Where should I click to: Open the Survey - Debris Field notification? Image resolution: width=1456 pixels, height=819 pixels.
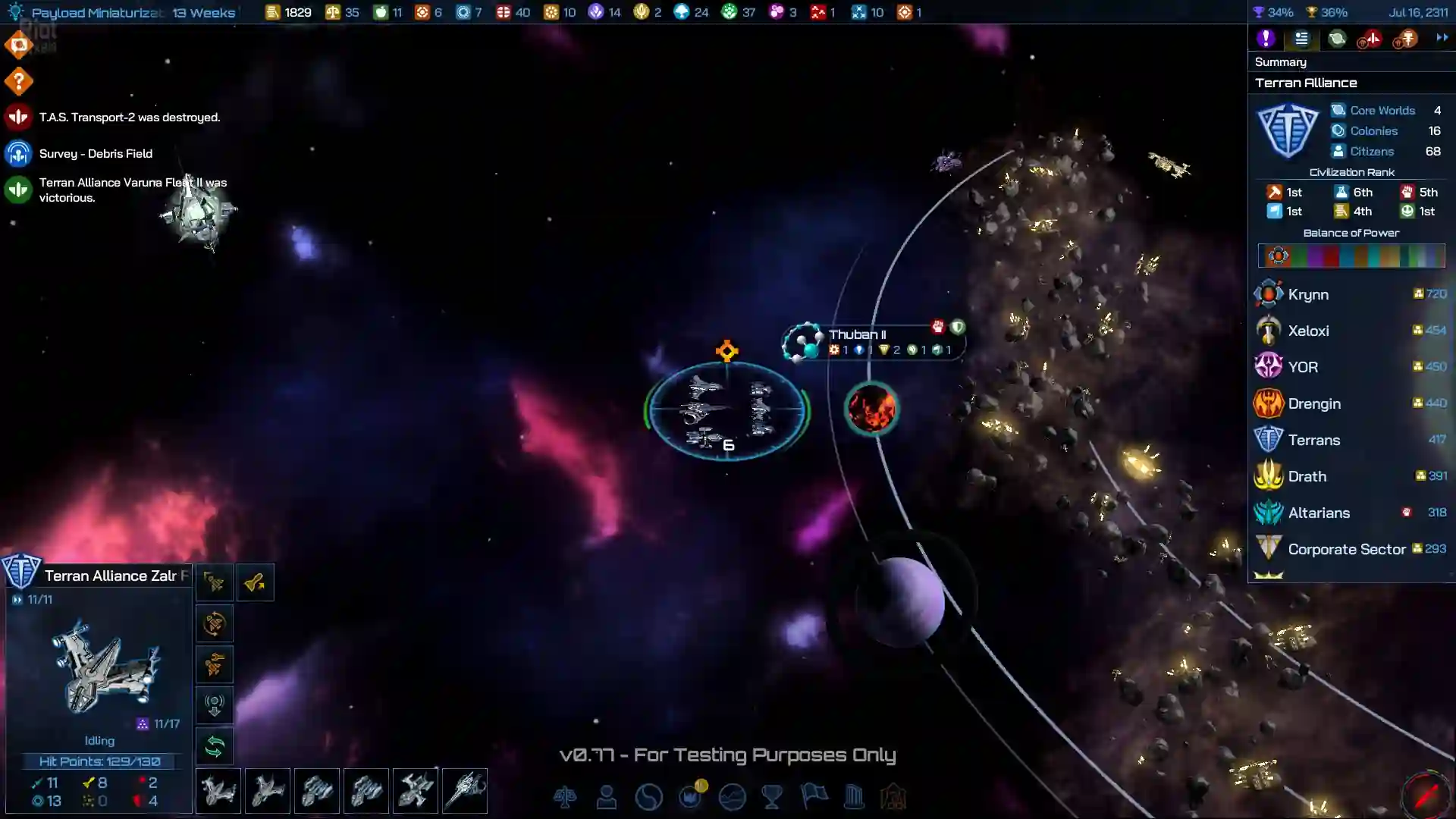(96, 154)
